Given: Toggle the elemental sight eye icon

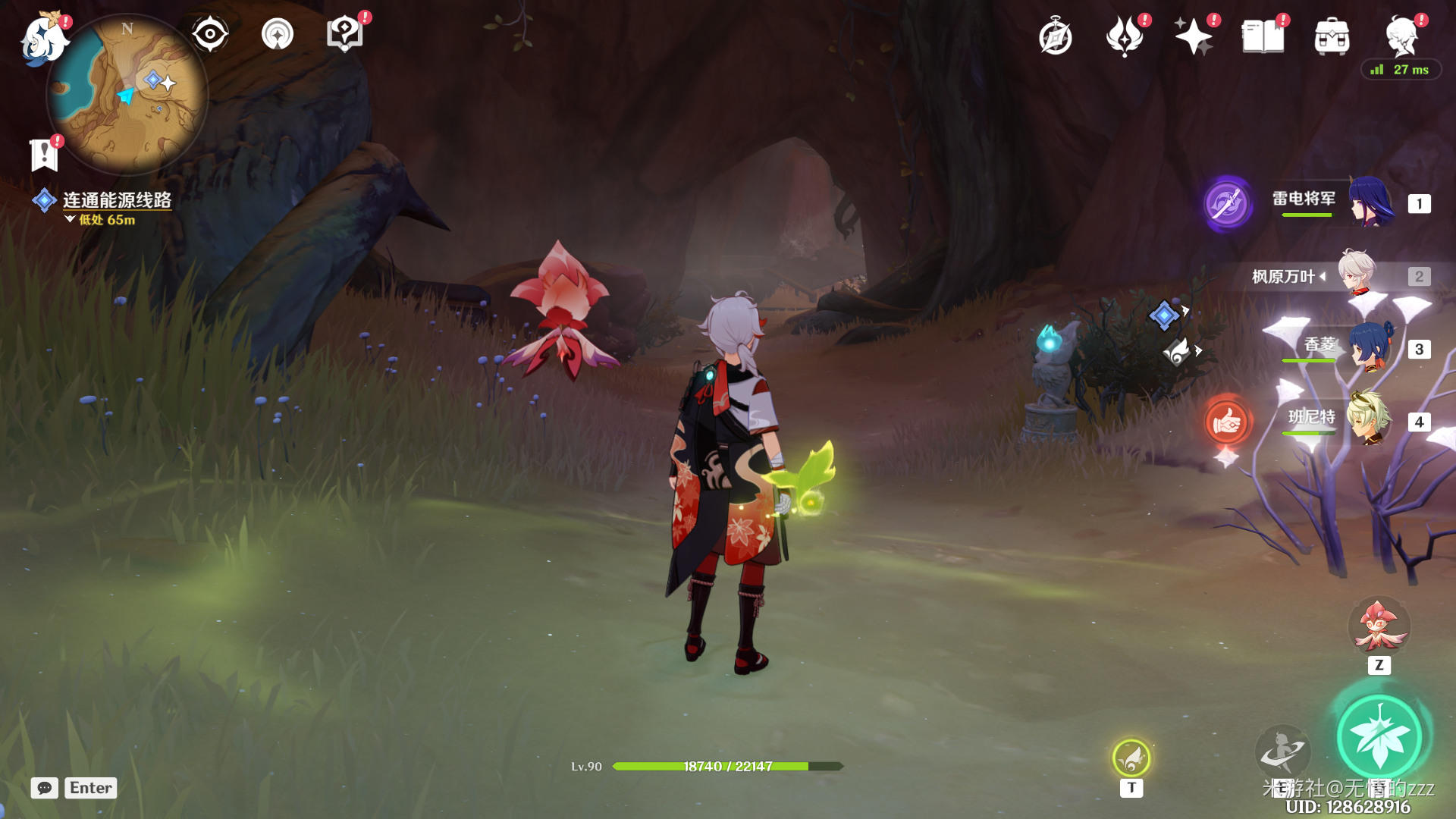Looking at the screenshot, I should tap(209, 34).
